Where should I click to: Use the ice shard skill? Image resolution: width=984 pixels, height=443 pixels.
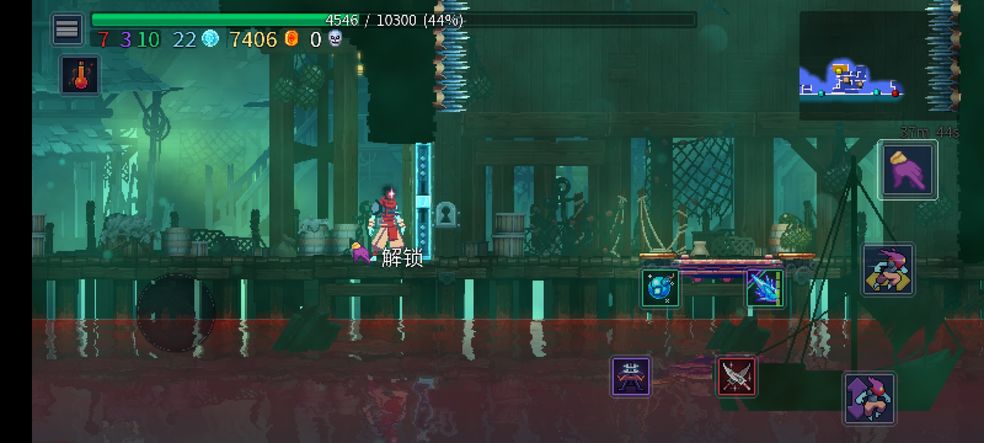(x=764, y=288)
